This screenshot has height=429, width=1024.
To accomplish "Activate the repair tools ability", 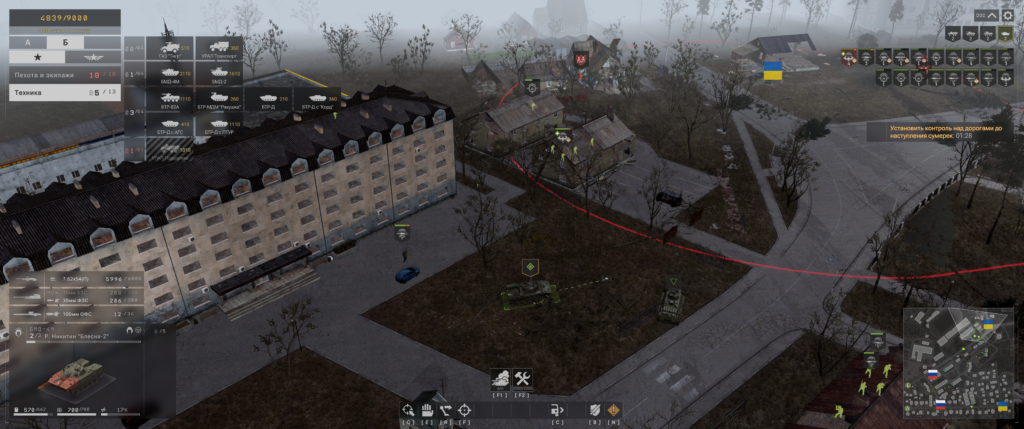I will click(522, 379).
